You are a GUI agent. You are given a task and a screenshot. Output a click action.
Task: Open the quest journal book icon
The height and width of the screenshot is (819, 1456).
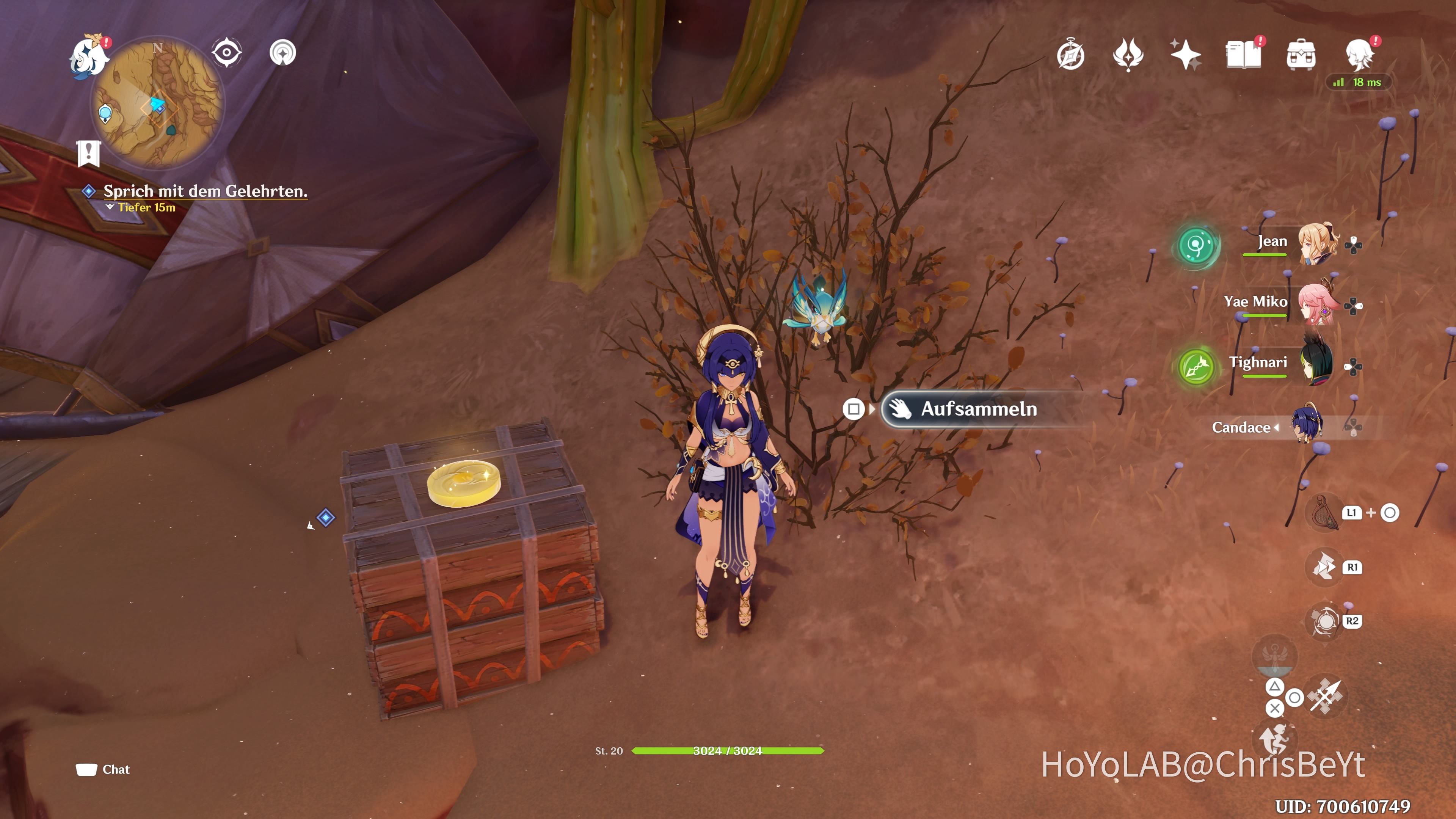coord(1244,54)
